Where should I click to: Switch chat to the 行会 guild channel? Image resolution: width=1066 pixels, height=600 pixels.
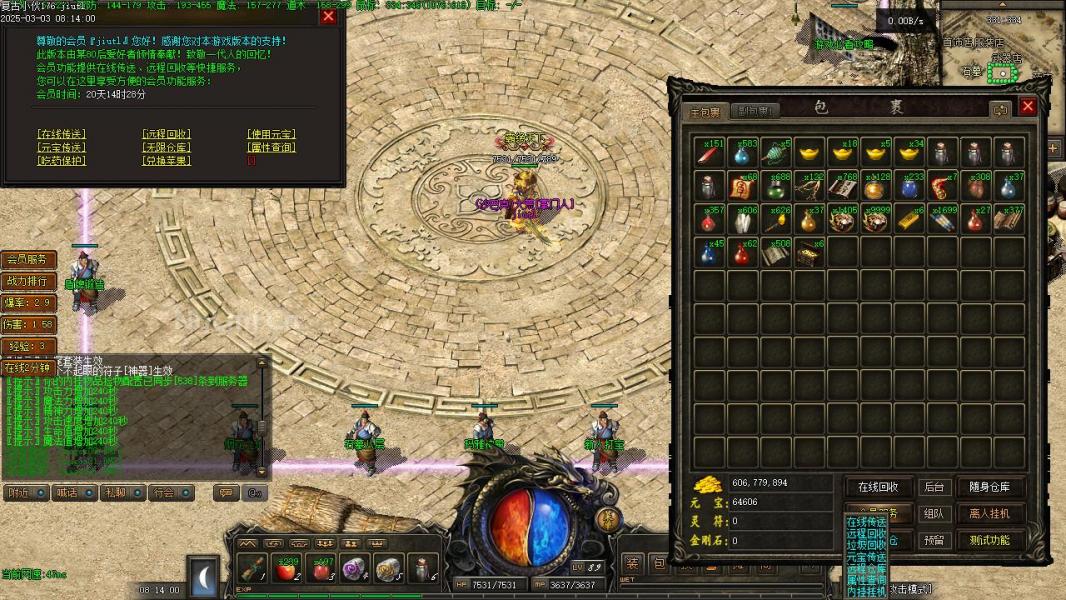pos(166,492)
